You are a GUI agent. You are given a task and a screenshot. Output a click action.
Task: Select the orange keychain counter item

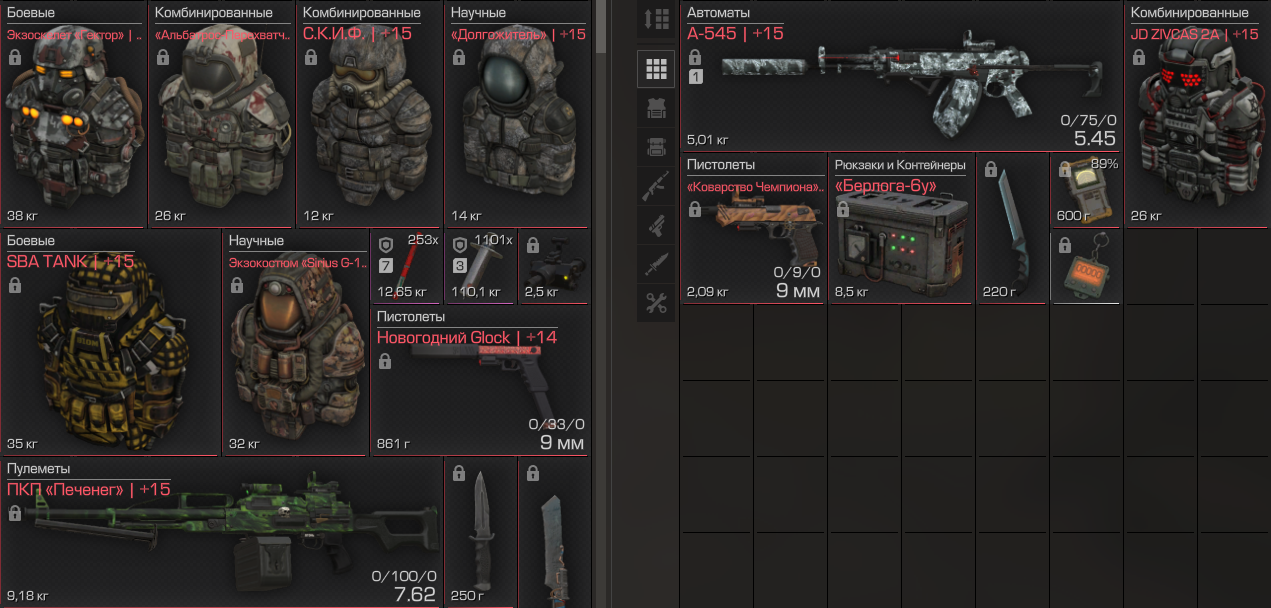(x=1086, y=267)
